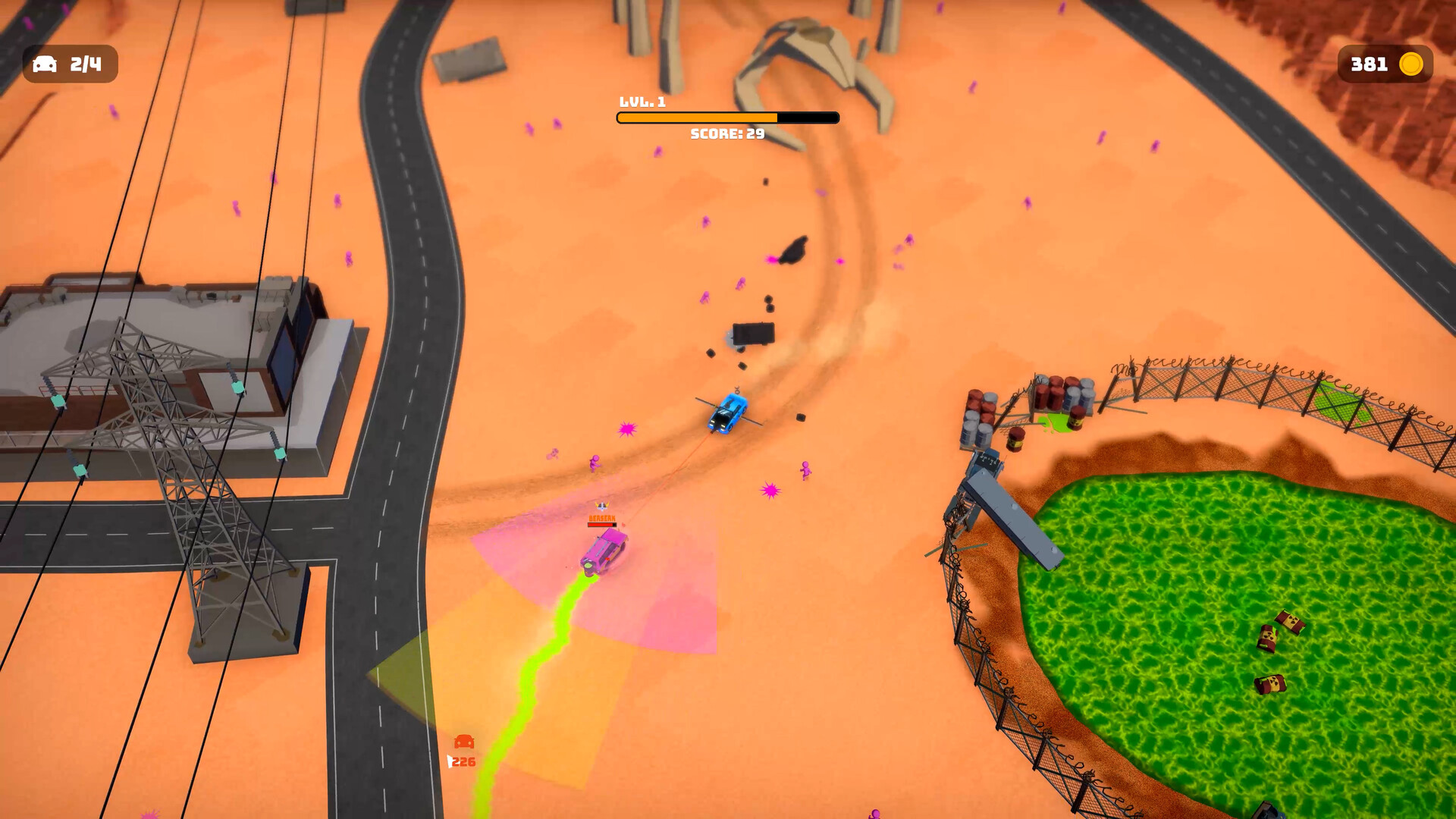This screenshot has height=819, width=1456.
Task: Click the number 226 under the car marker
Action: point(464,762)
